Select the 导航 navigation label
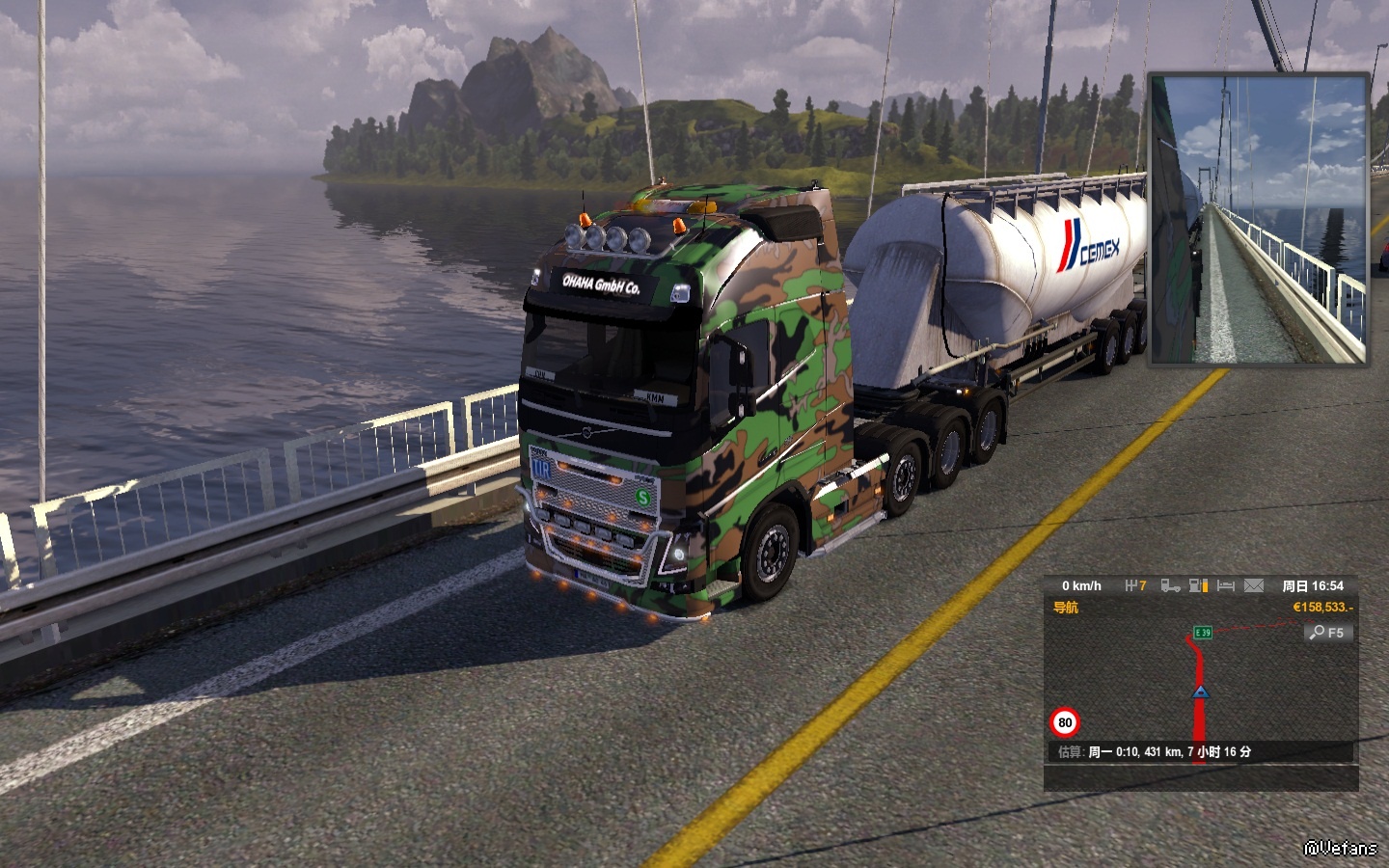This screenshot has width=1389, height=868. click(1066, 608)
